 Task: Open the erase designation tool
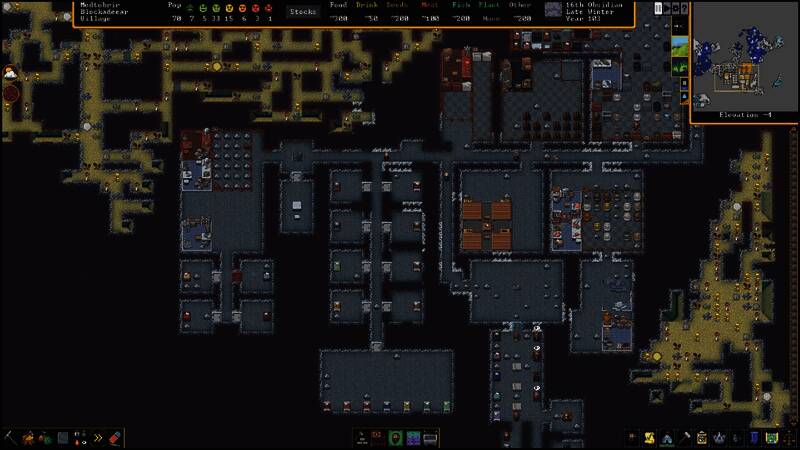point(114,438)
